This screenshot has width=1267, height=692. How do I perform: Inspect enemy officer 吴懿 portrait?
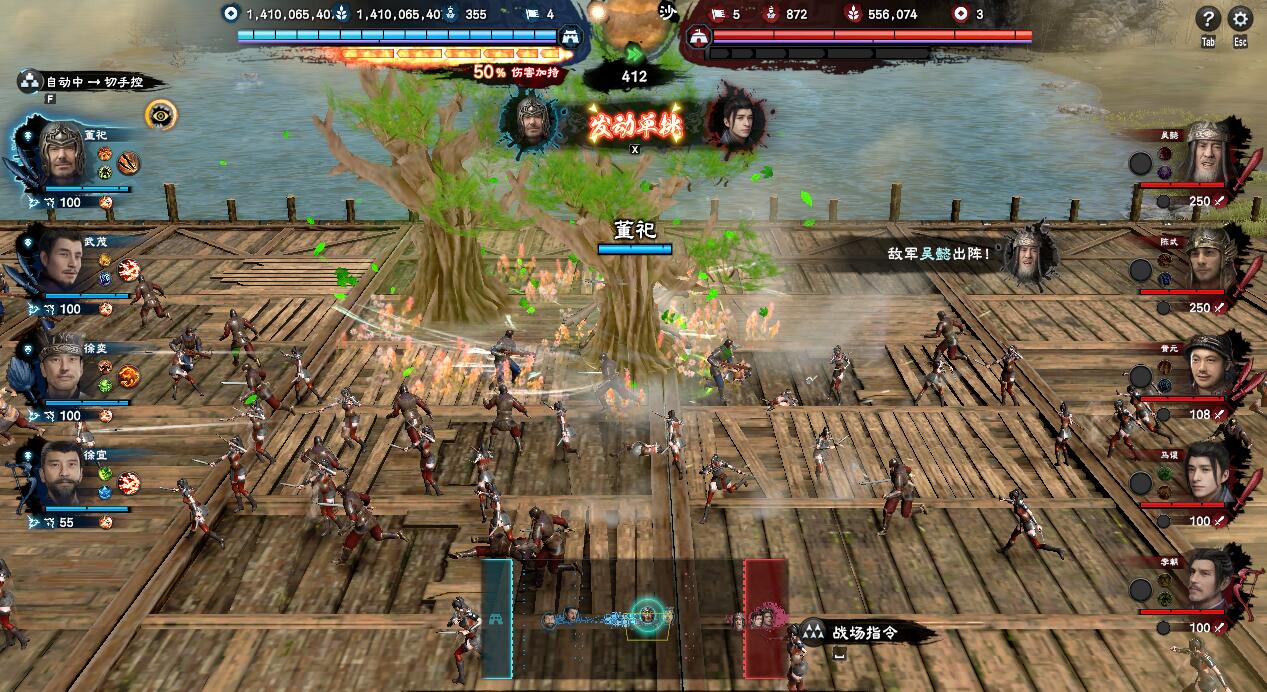tap(1207, 152)
